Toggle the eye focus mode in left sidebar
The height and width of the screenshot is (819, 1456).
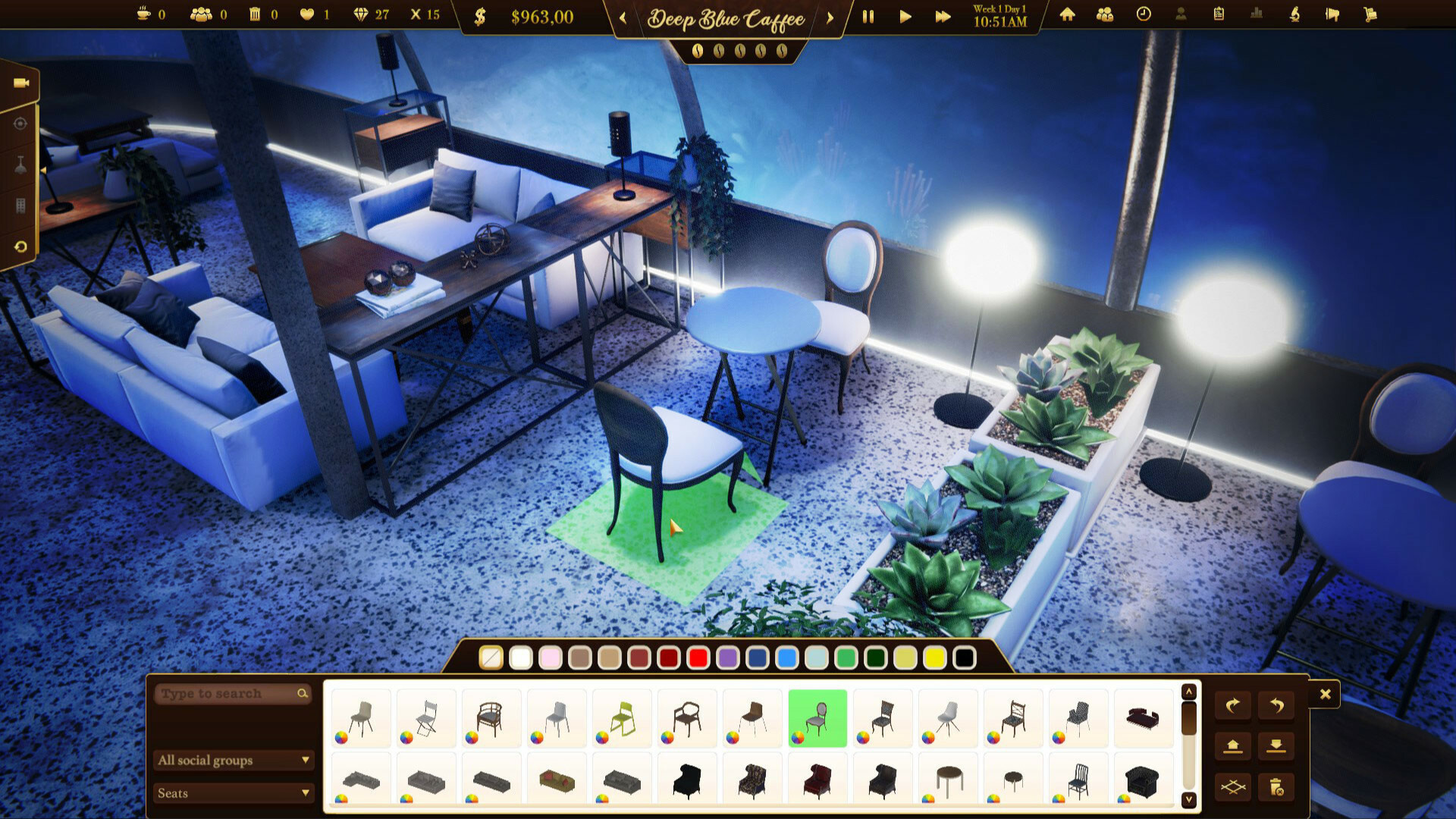20,123
